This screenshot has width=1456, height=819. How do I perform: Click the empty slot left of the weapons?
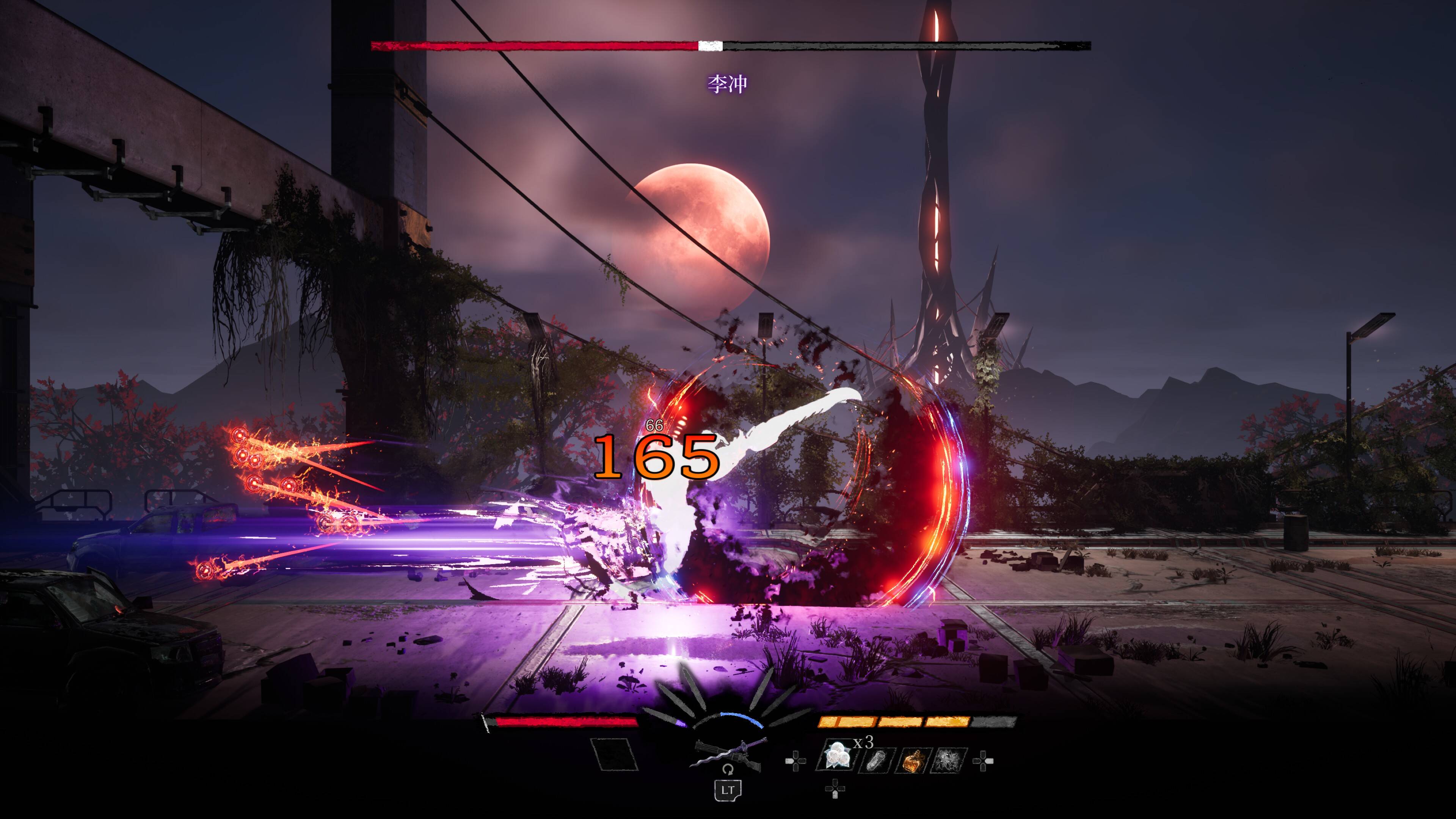tap(614, 755)
